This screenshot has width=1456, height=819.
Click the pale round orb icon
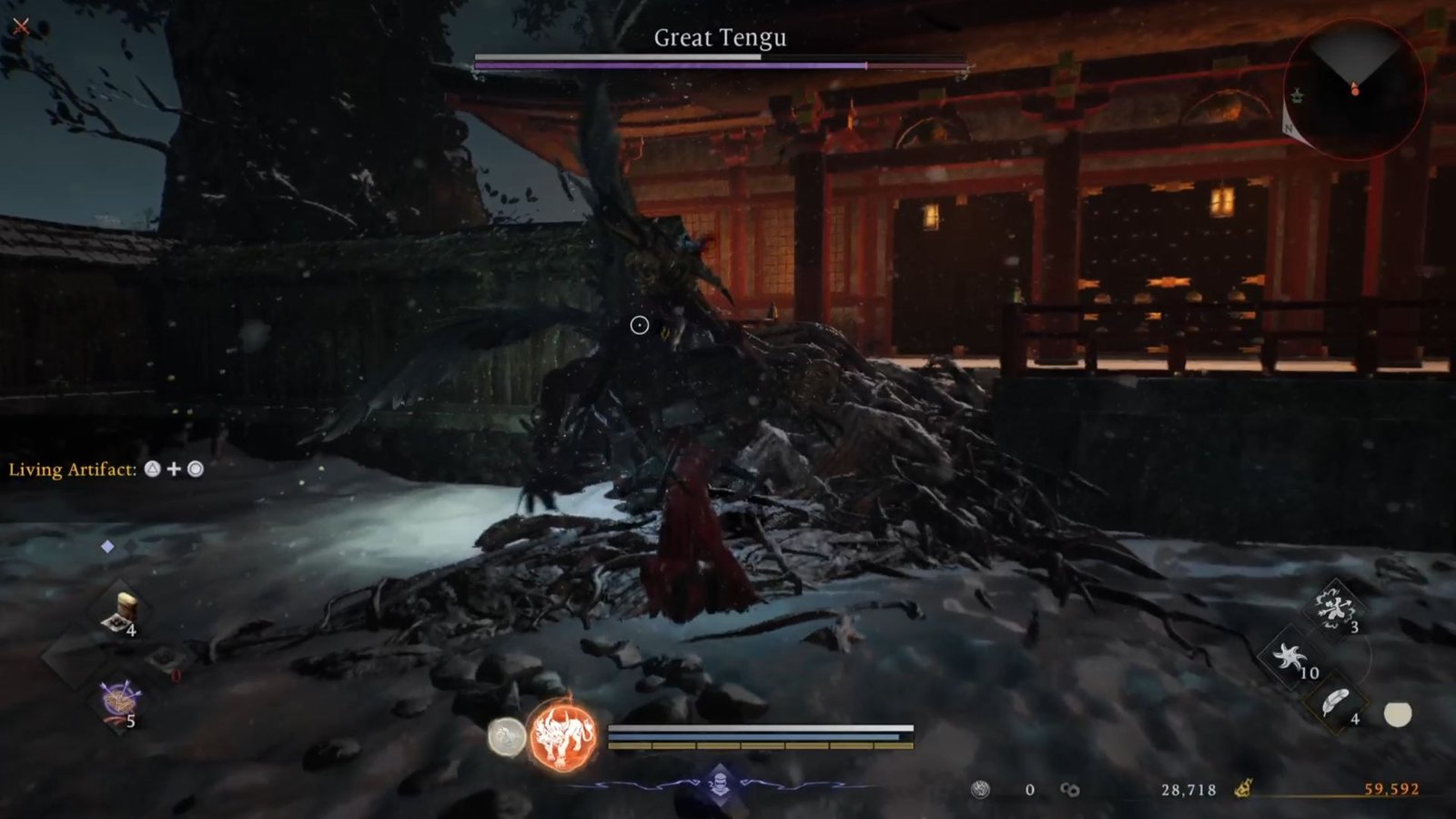[1397, 715]
